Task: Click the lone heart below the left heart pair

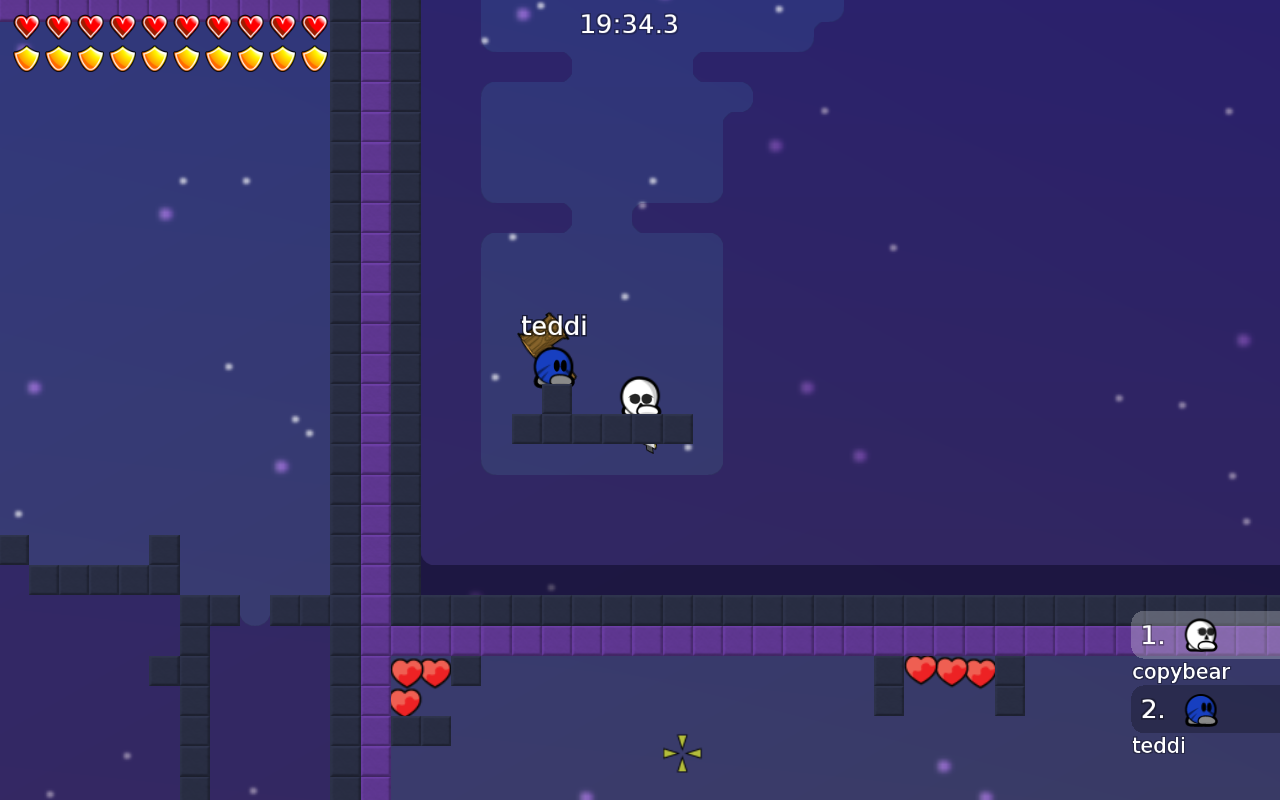Action: [405, 704]
